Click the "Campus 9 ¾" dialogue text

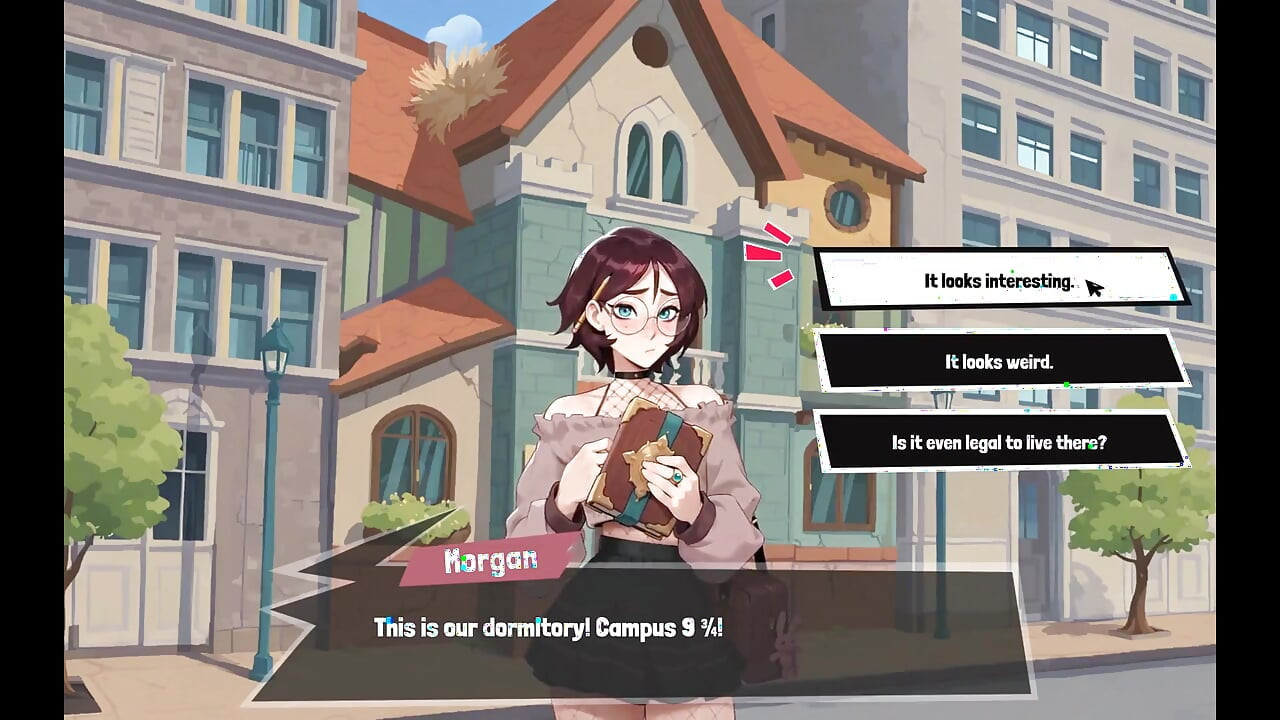coord(550,627)
